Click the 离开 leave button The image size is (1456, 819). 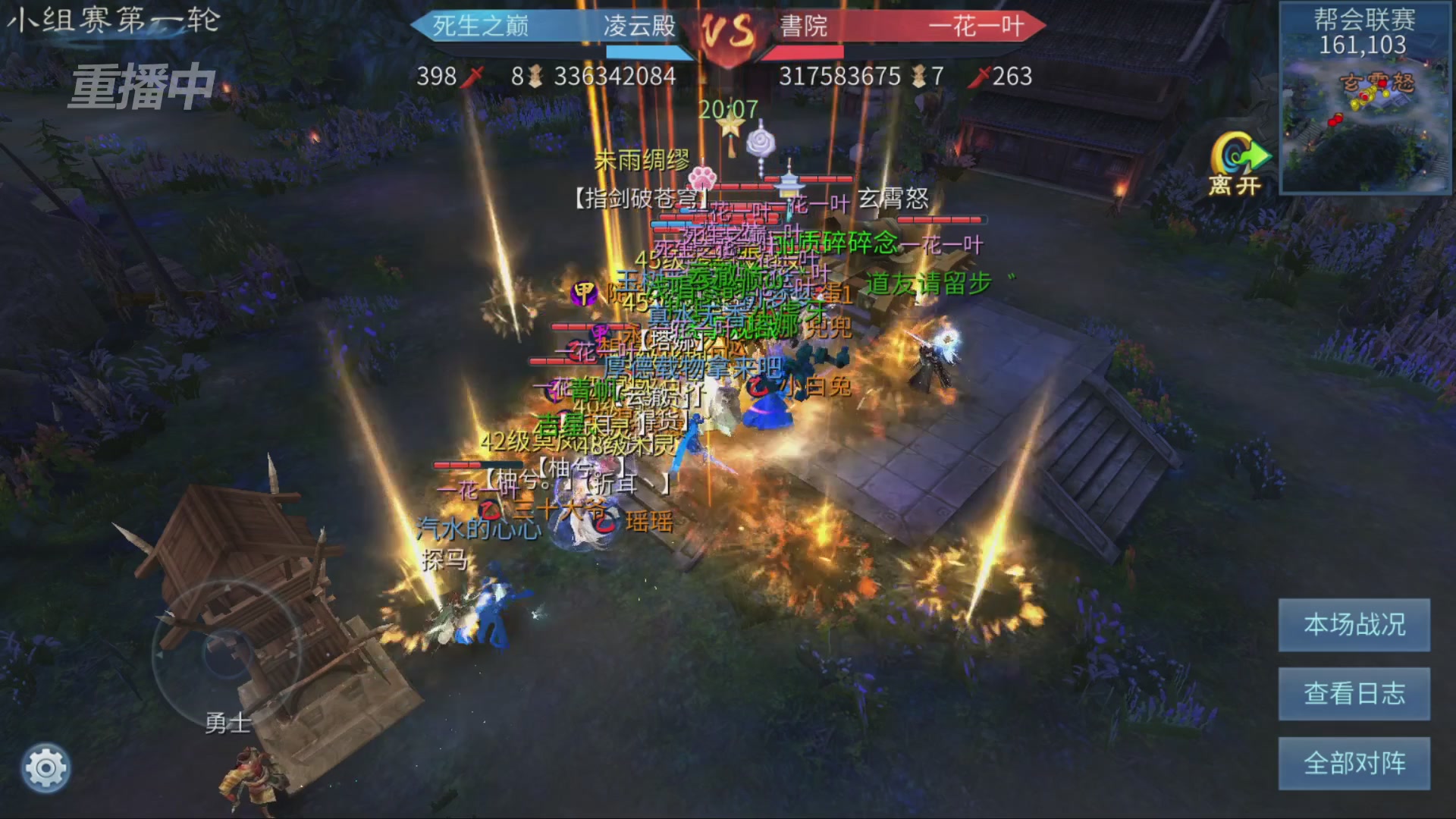click(x=1237, y=165)
